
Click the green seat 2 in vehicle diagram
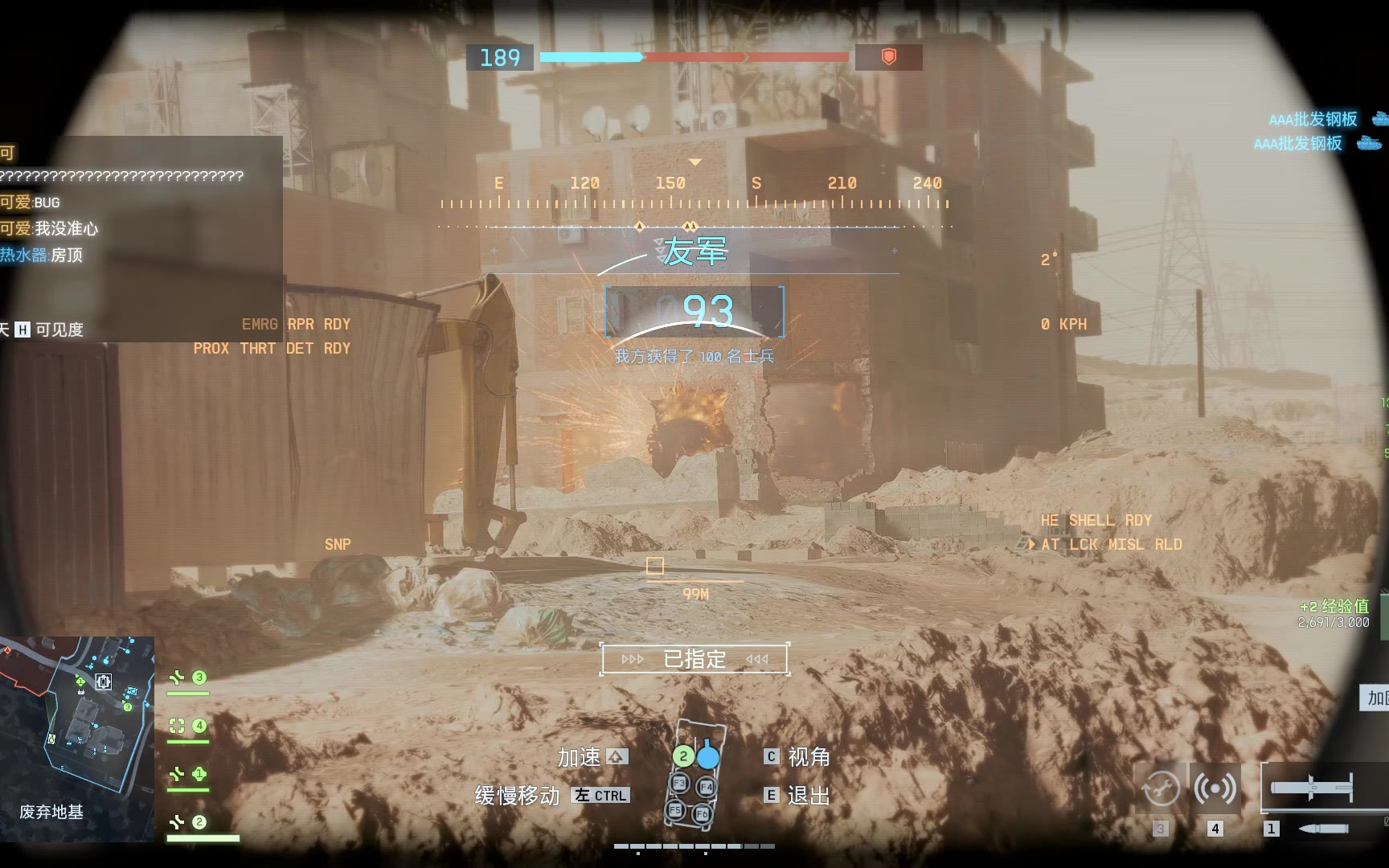(x=683, y=756)
